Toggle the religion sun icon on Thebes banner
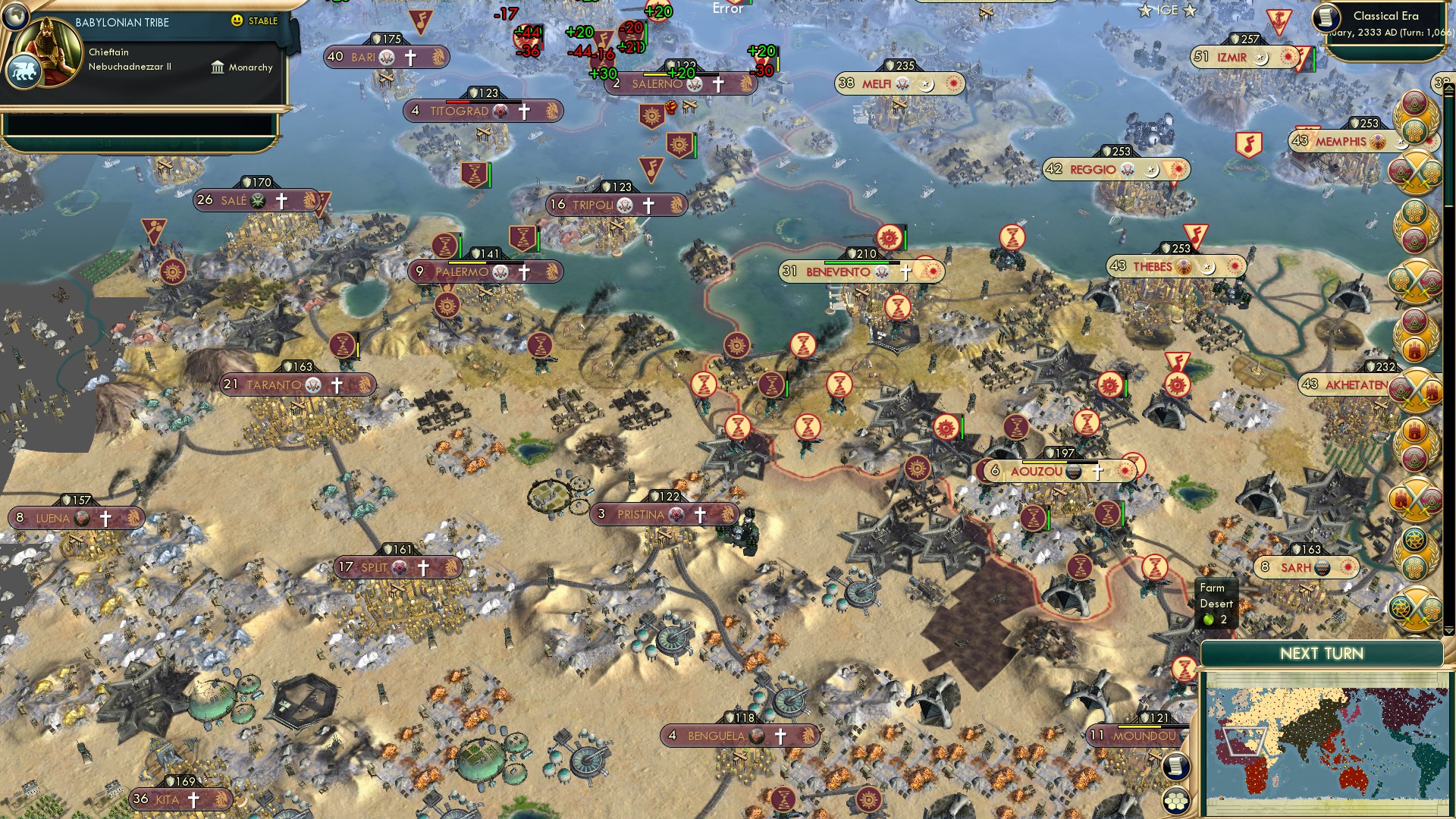The height and width of the screenshot is (819, 1456). click(1234, 265)
